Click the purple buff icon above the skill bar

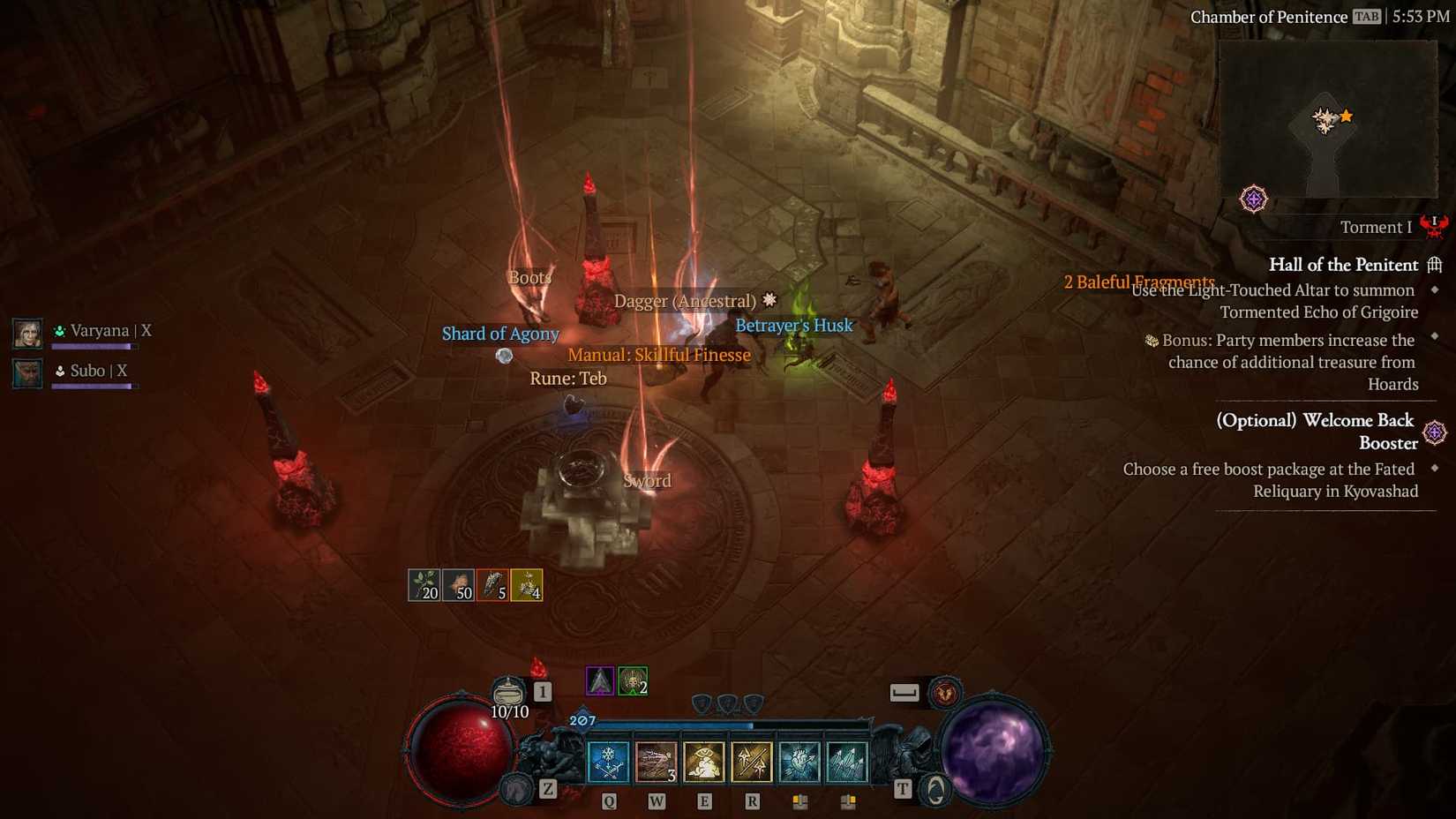(599, 682)
